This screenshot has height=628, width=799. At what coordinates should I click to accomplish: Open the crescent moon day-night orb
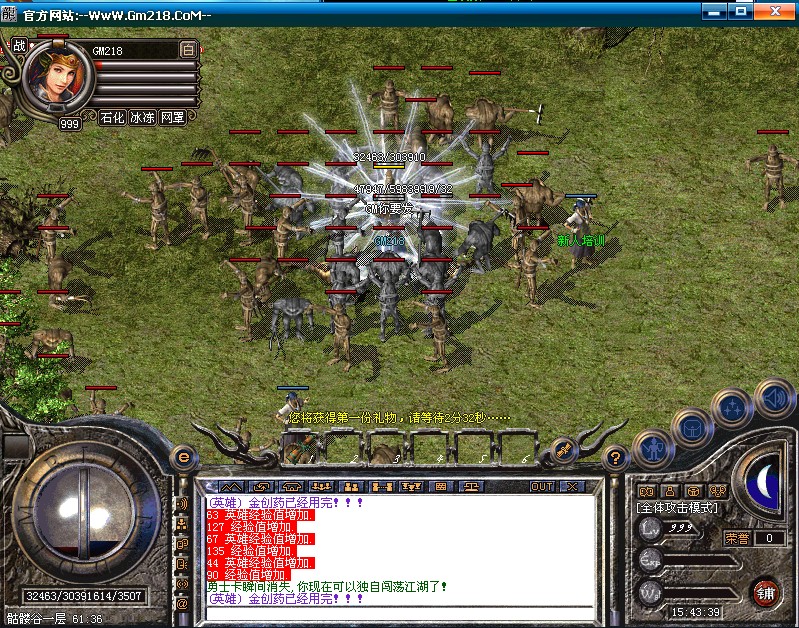[x=765, y=482]
